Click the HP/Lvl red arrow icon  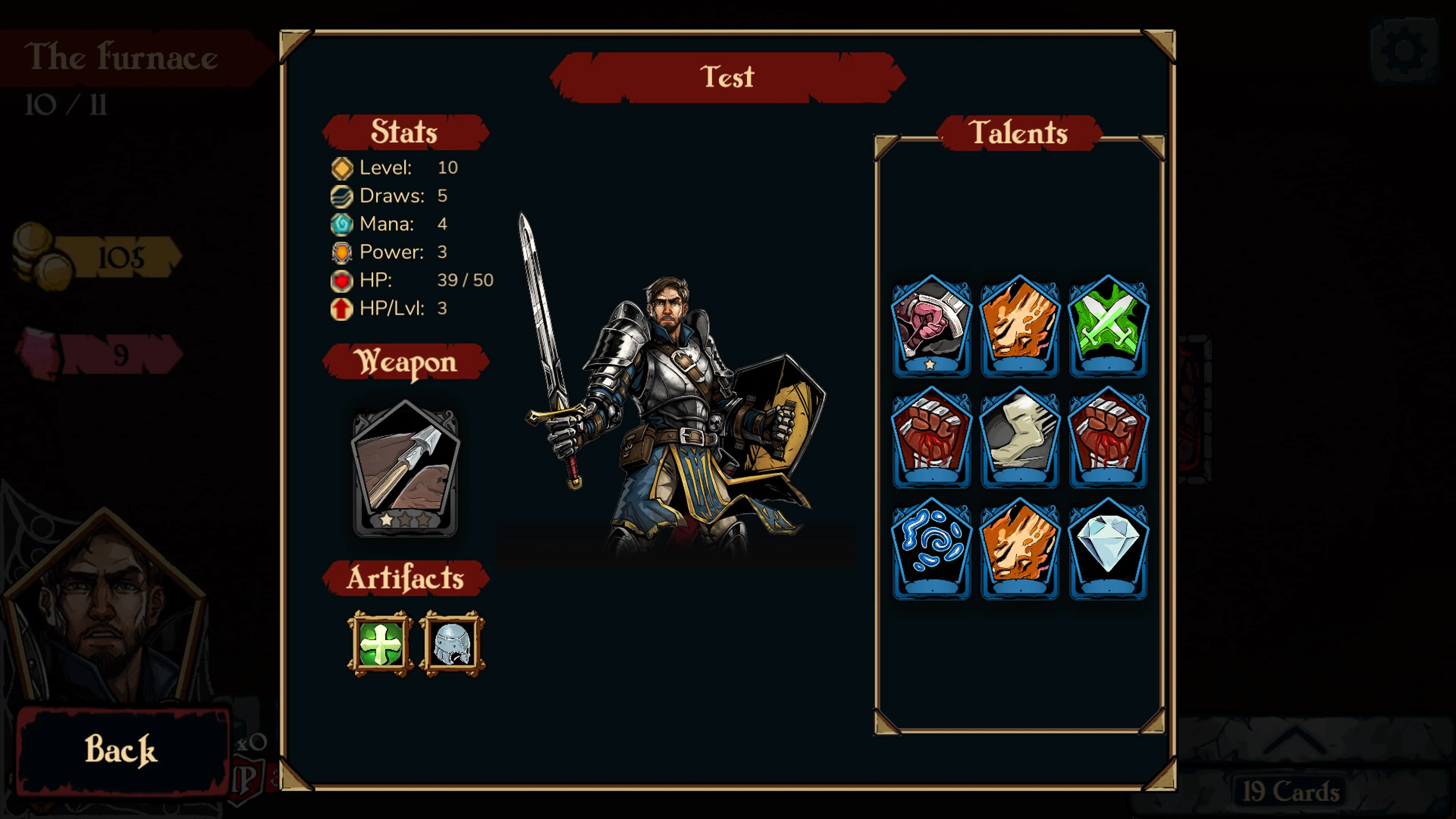click(x=341, y=309)
